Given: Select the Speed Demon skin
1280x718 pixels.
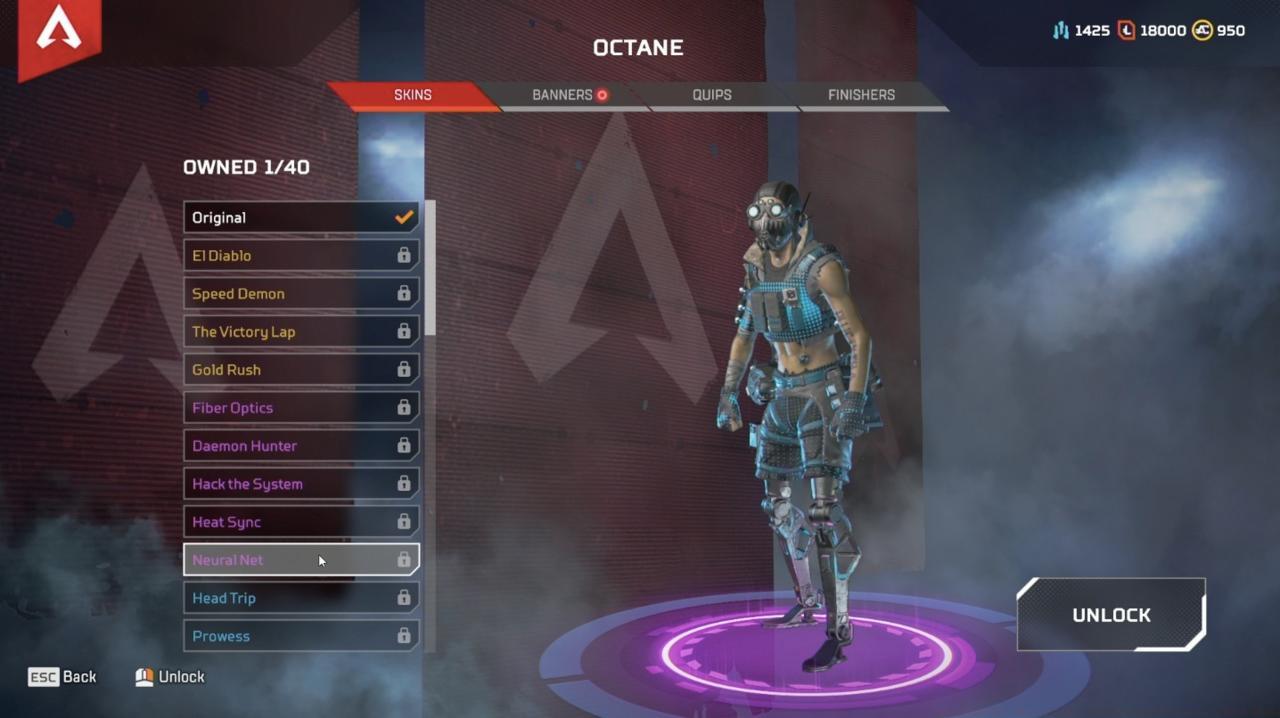Looking at the screenshot, I should [300, 294].
